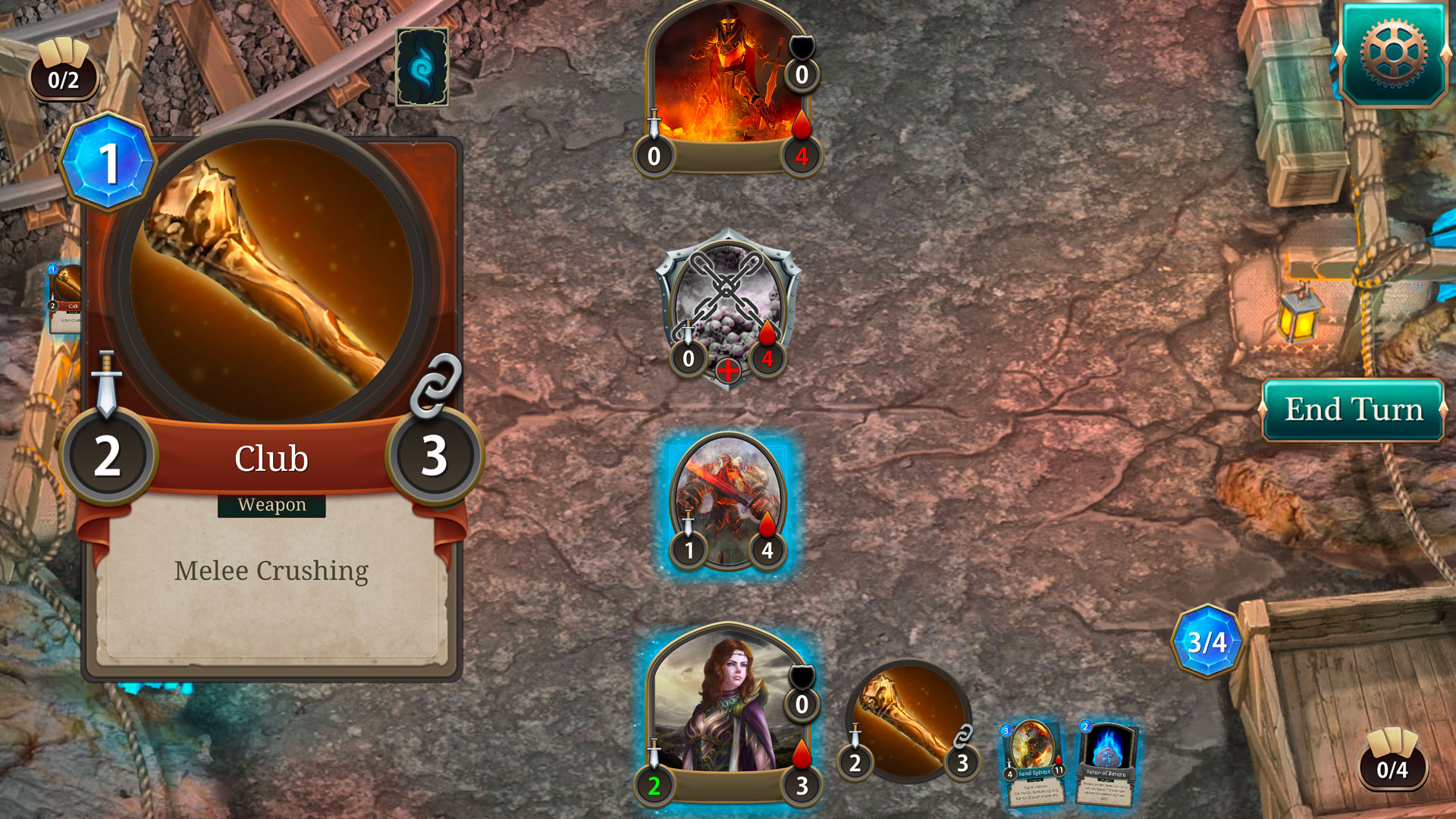Click the red healing plus icon on the shield
The image size is (1456, 819).
tap(728, 371)
